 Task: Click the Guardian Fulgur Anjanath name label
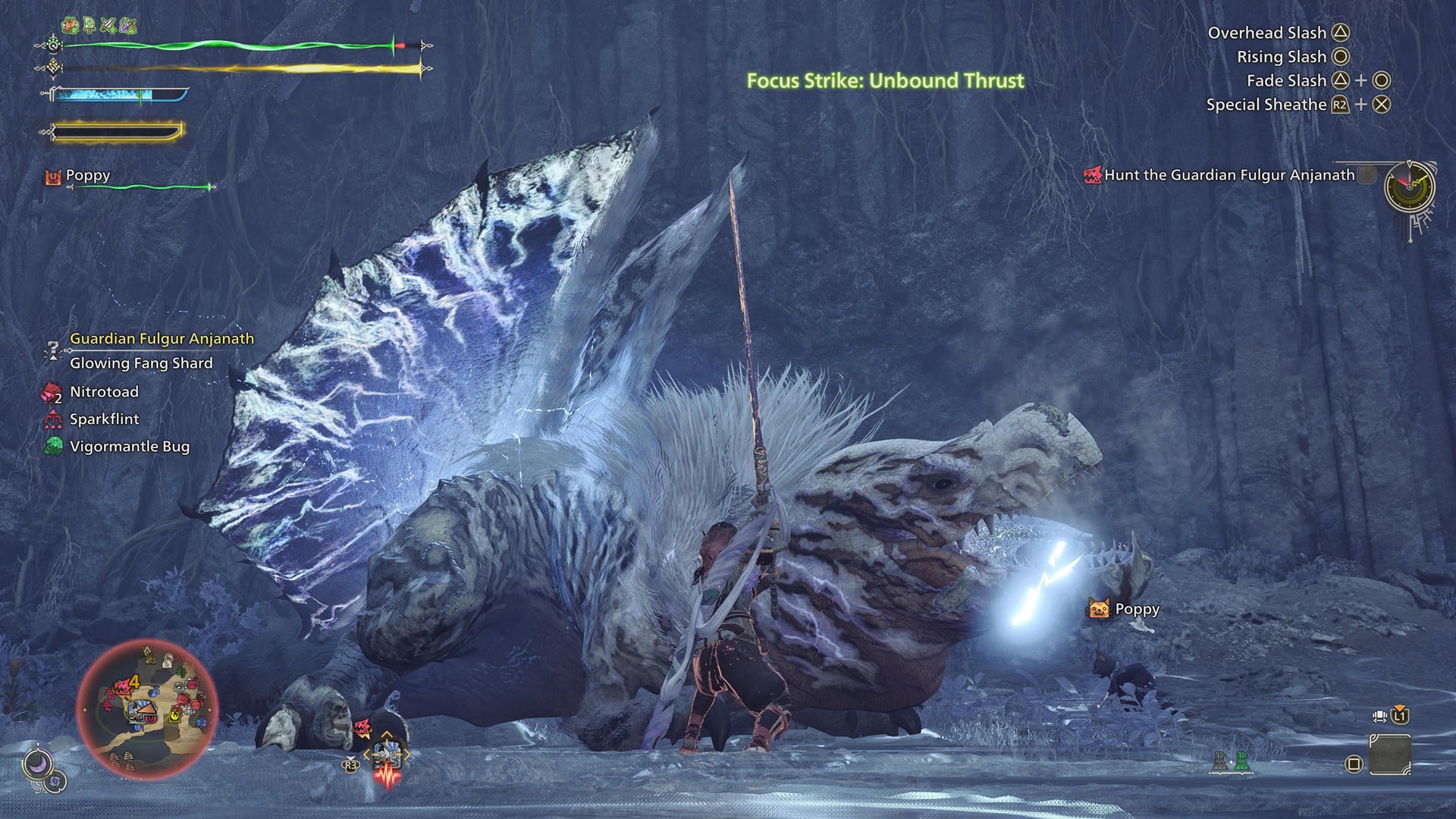tap(162, 338)
